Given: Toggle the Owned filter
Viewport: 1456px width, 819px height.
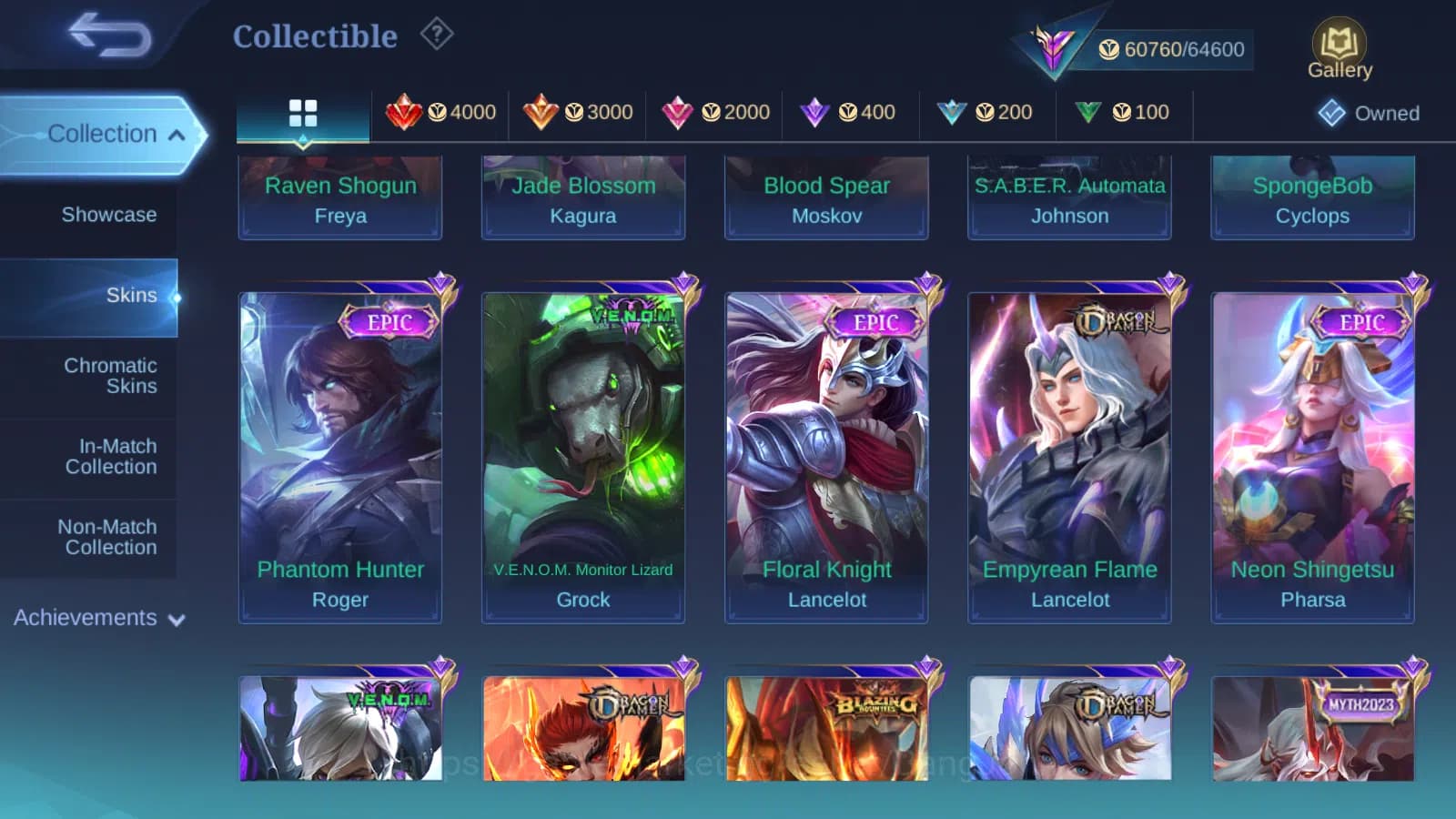Looking at the screenshot, I should [1367, 113].
